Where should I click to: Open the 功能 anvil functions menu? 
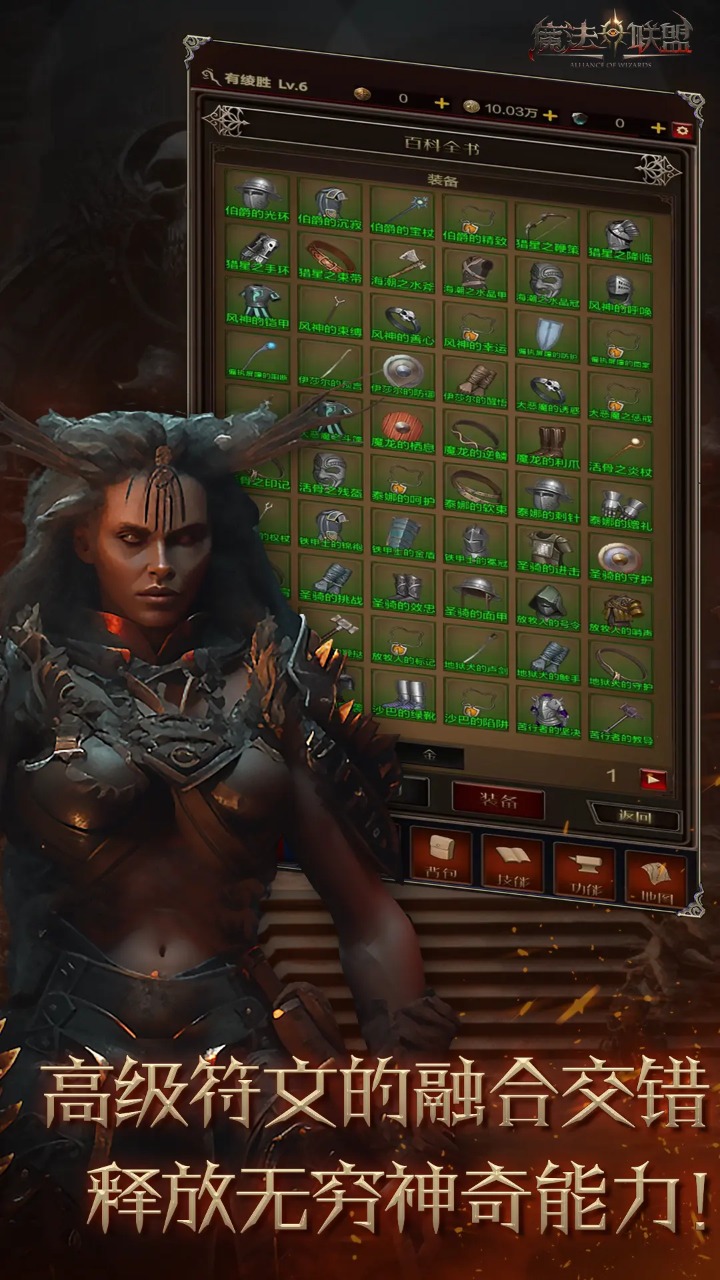584,866
